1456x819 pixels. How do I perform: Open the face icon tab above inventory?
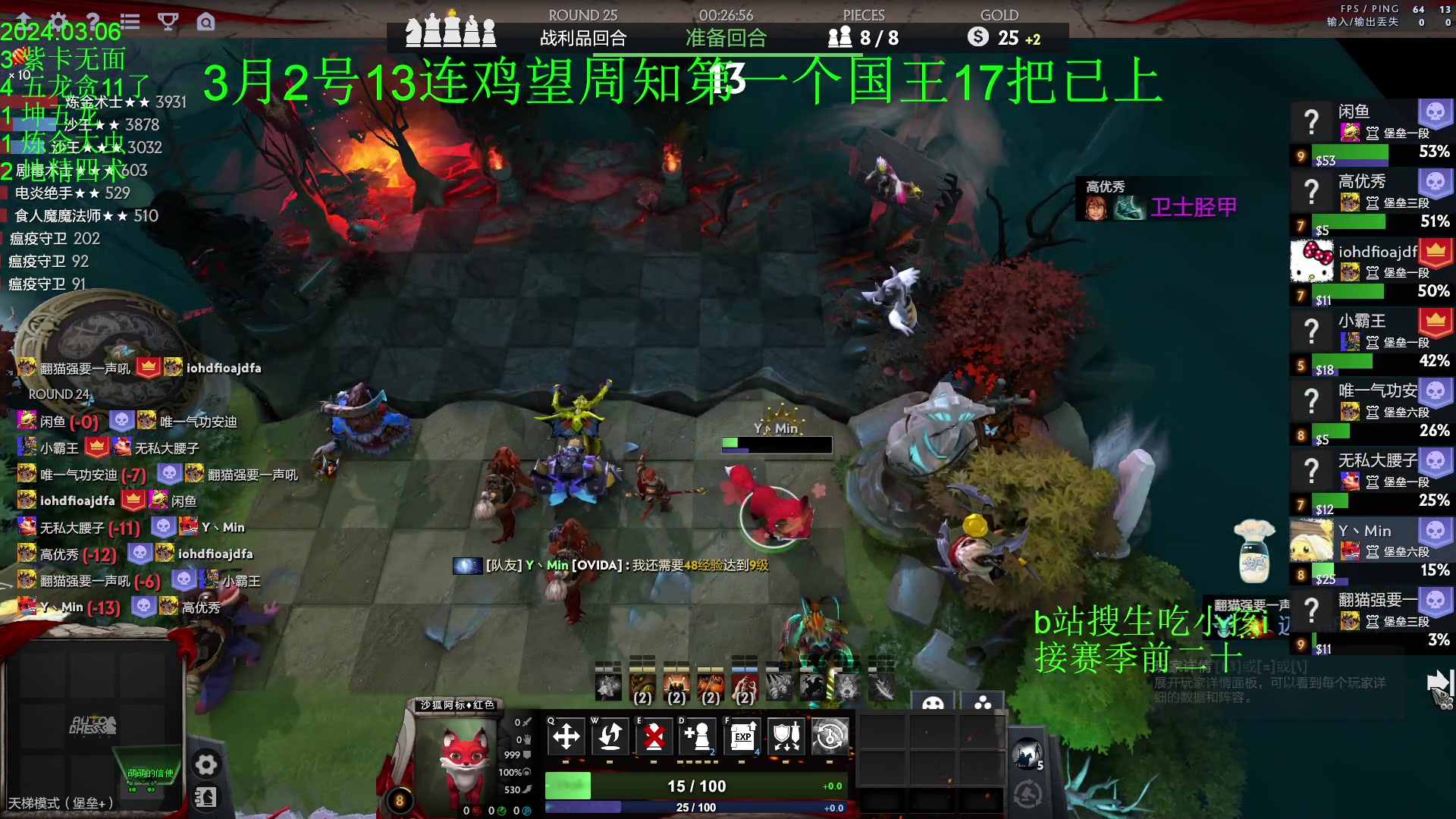(x=933, y=703)
